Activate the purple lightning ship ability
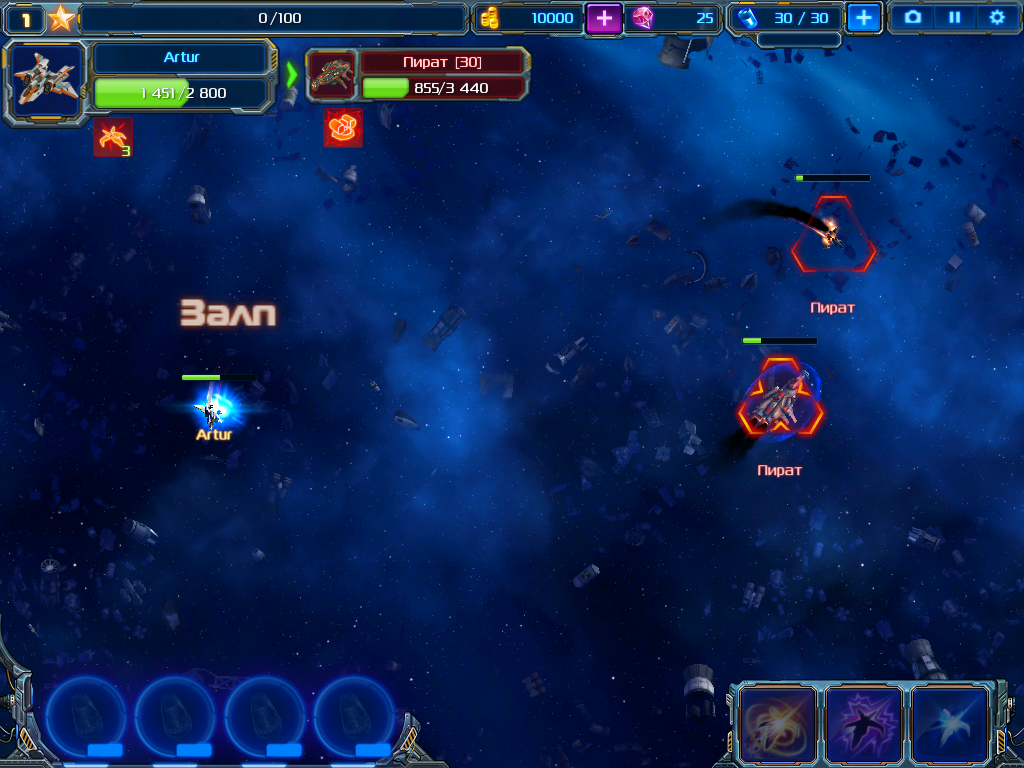The image size is (1024, 768). pyautogui.click(x=863, y=723)
